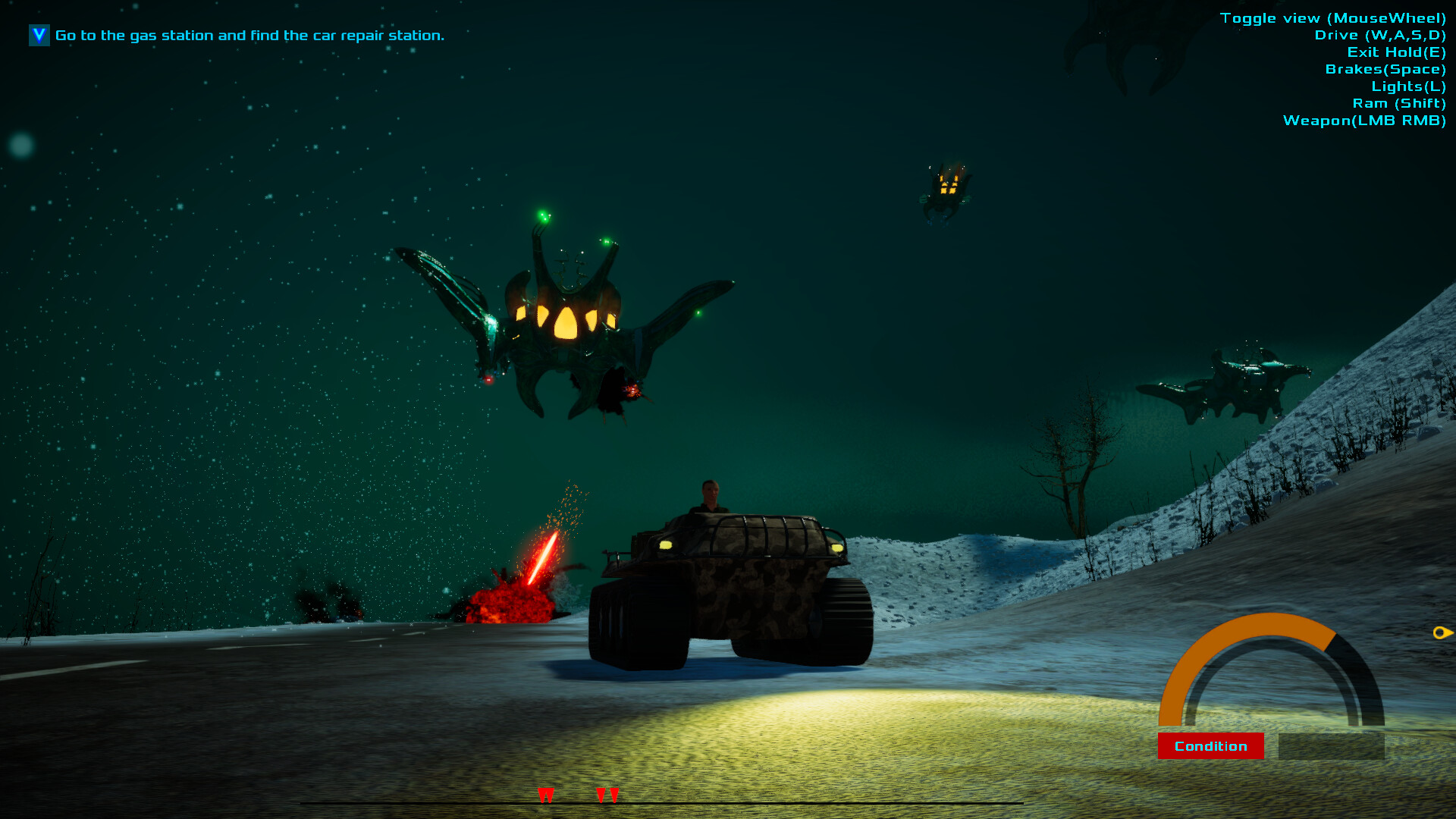
Task: Toggle the Brakes(Space) entry
Action: click(1385, 68)
